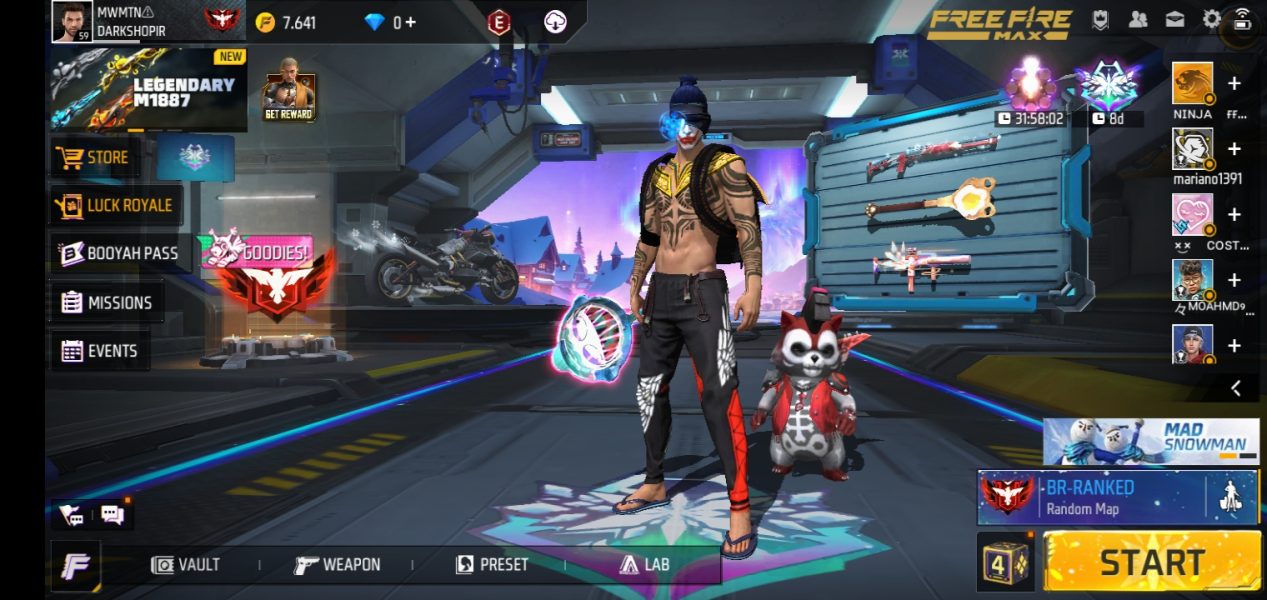Open the EVENTS menu

(99, 351)
